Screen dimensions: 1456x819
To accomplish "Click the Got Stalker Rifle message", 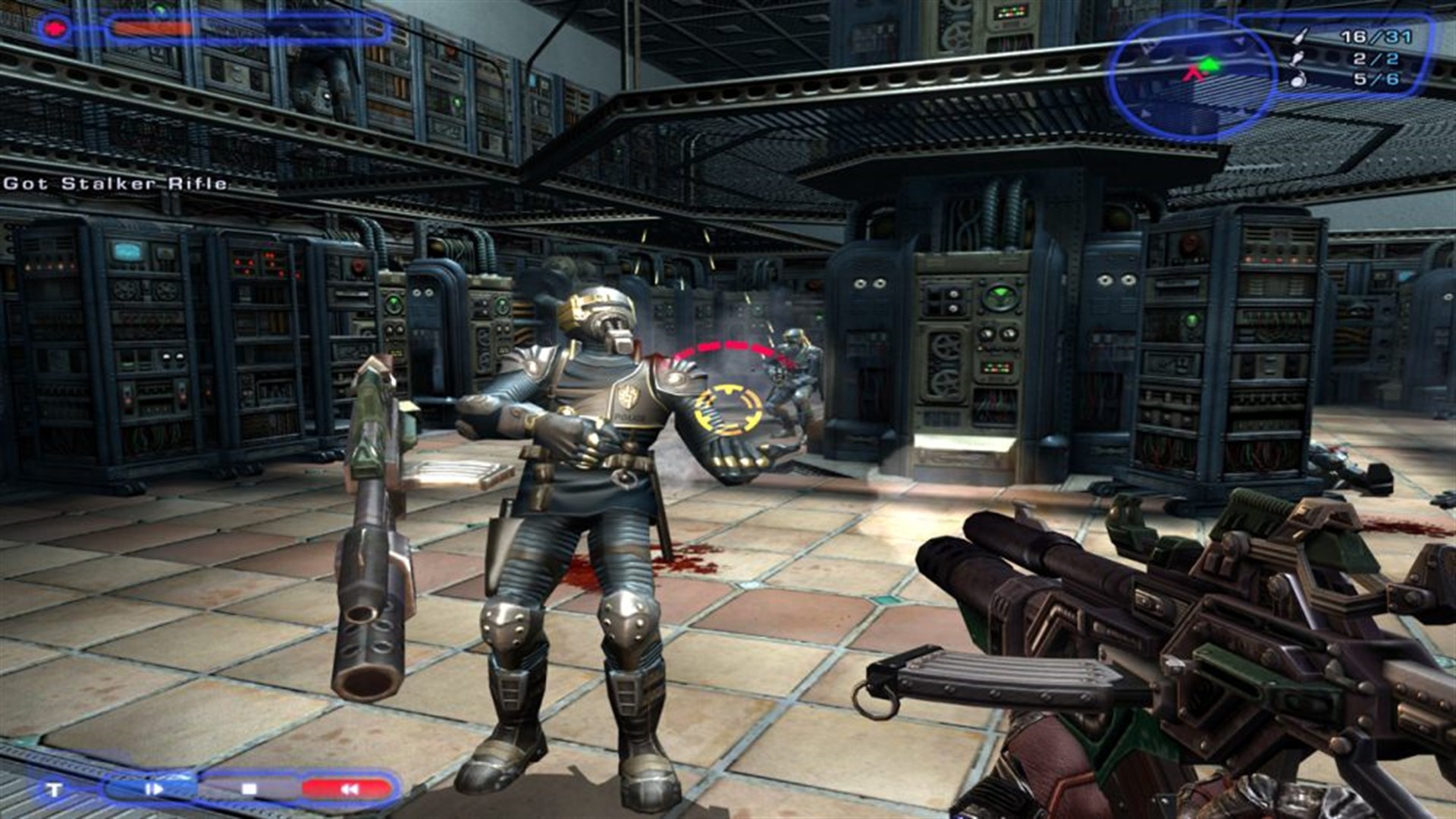I will pos(114,184).
